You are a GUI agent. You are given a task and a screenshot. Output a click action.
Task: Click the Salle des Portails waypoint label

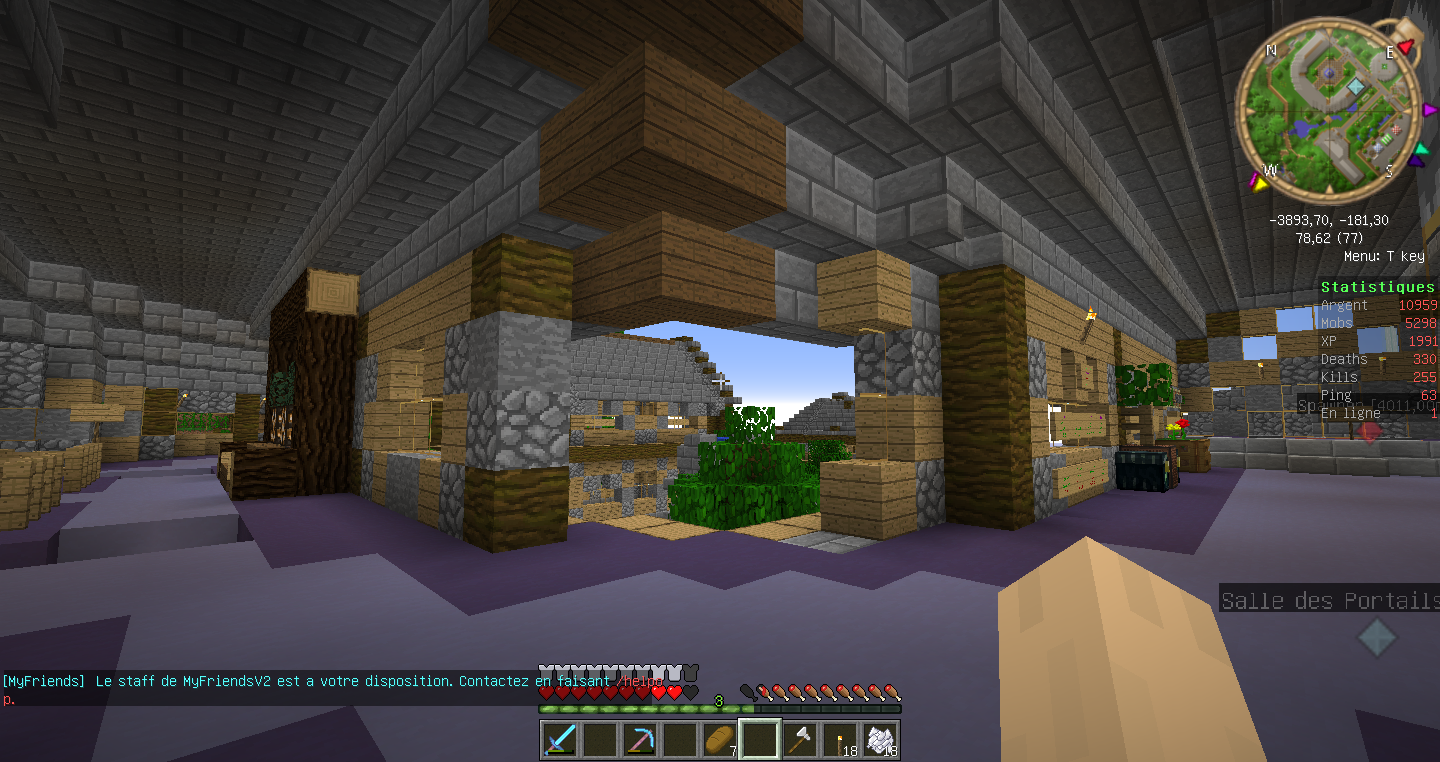pos(1329,601)
